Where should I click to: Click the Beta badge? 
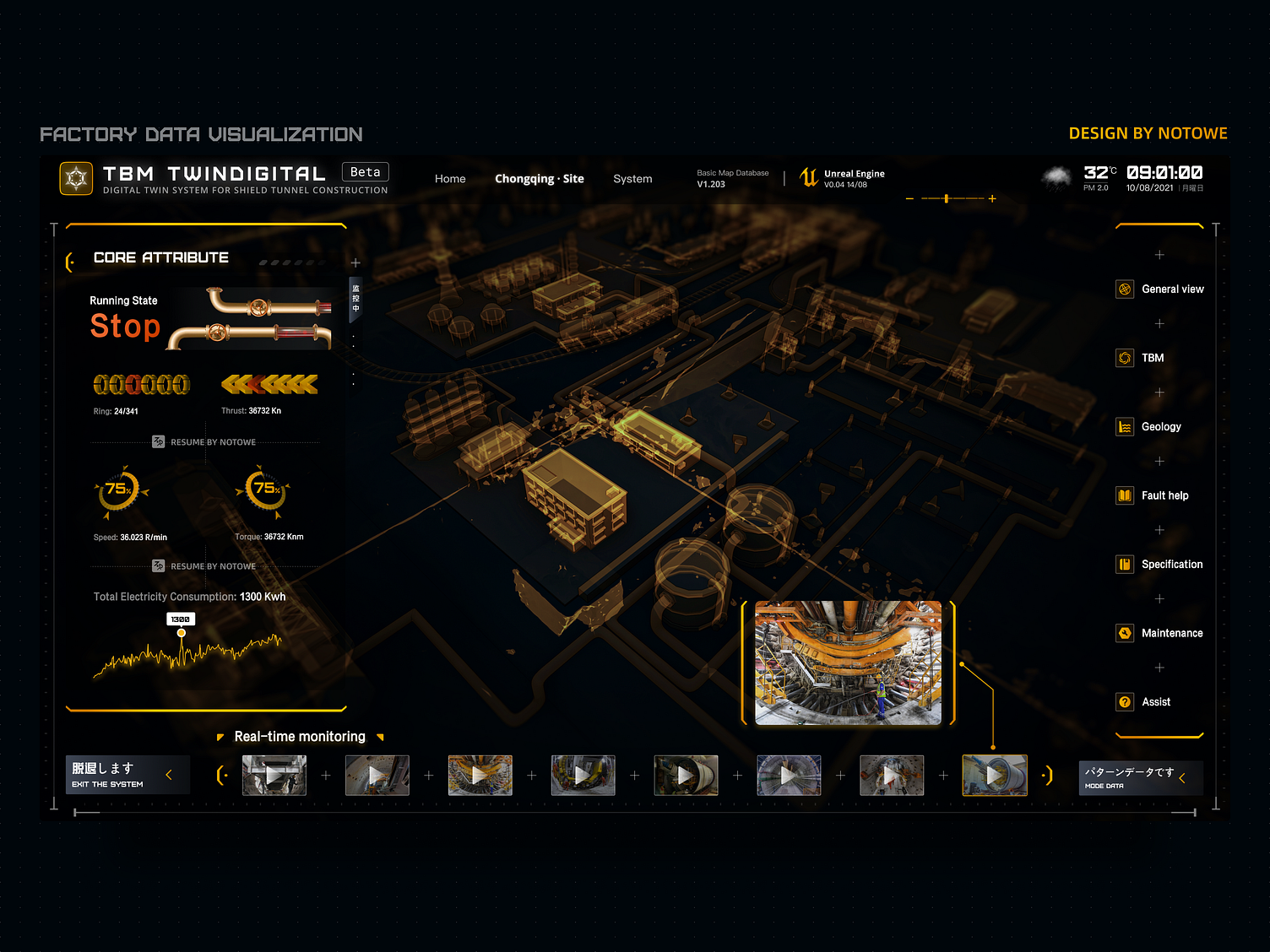(365, 172)
